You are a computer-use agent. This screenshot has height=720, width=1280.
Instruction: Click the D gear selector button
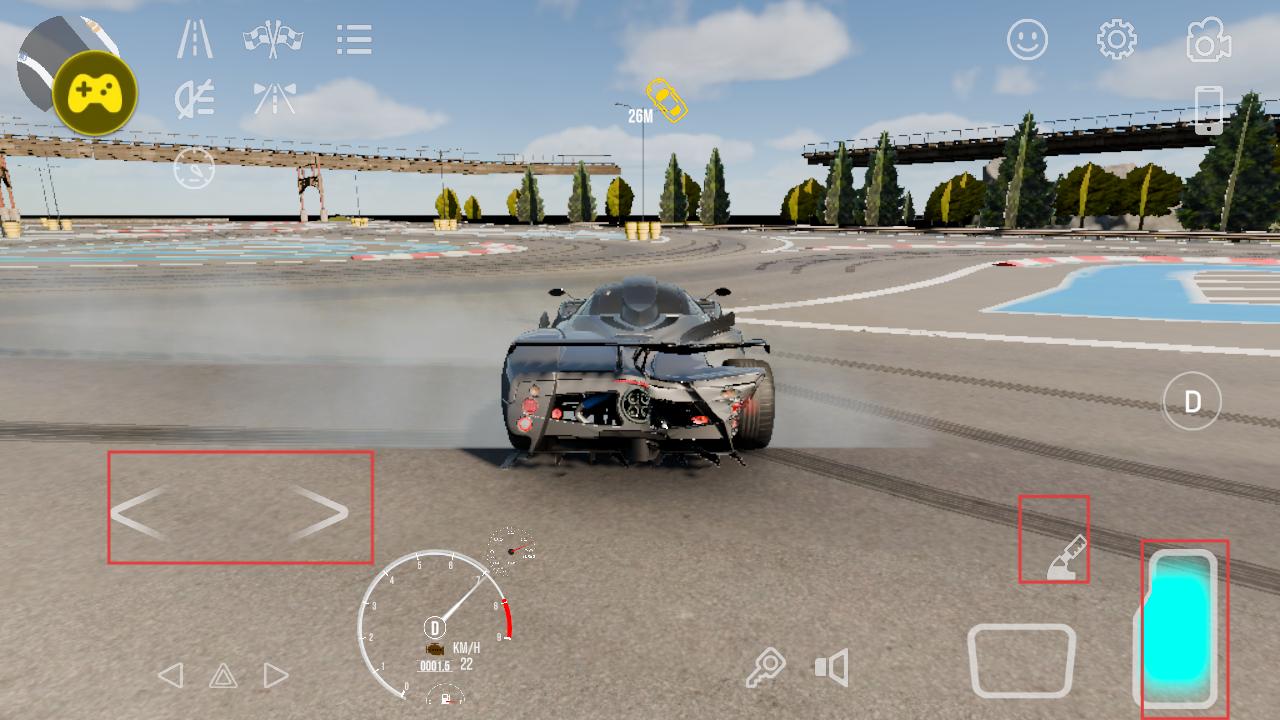(x=1192, y=402)
